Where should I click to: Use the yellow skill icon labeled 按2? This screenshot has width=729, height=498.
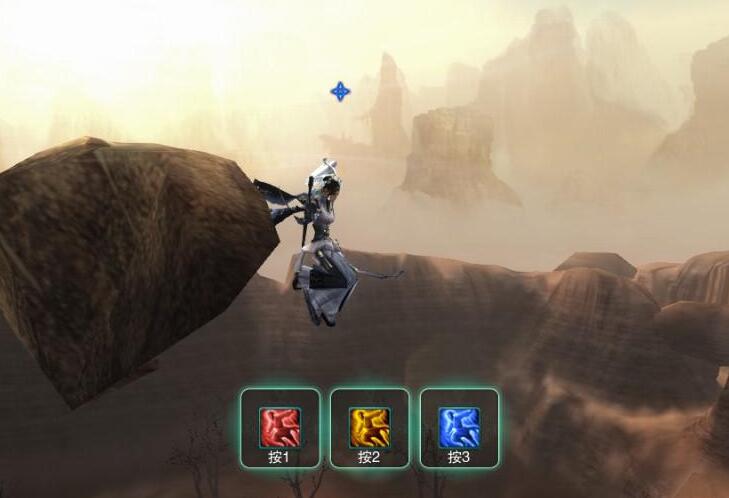point(369,427)
